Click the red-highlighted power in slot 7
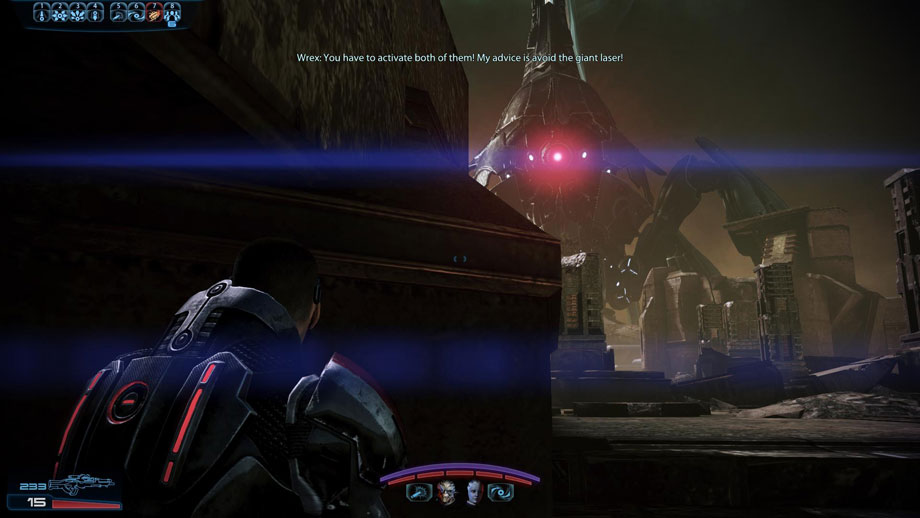Screen dimensions: 920x518 coord(154,12)
